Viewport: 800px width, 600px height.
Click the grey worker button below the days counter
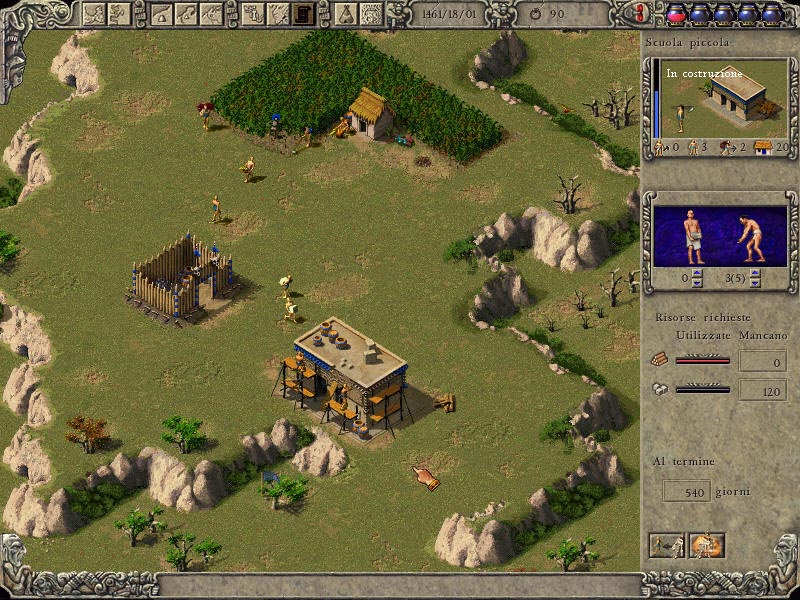[x=667, y=545]
